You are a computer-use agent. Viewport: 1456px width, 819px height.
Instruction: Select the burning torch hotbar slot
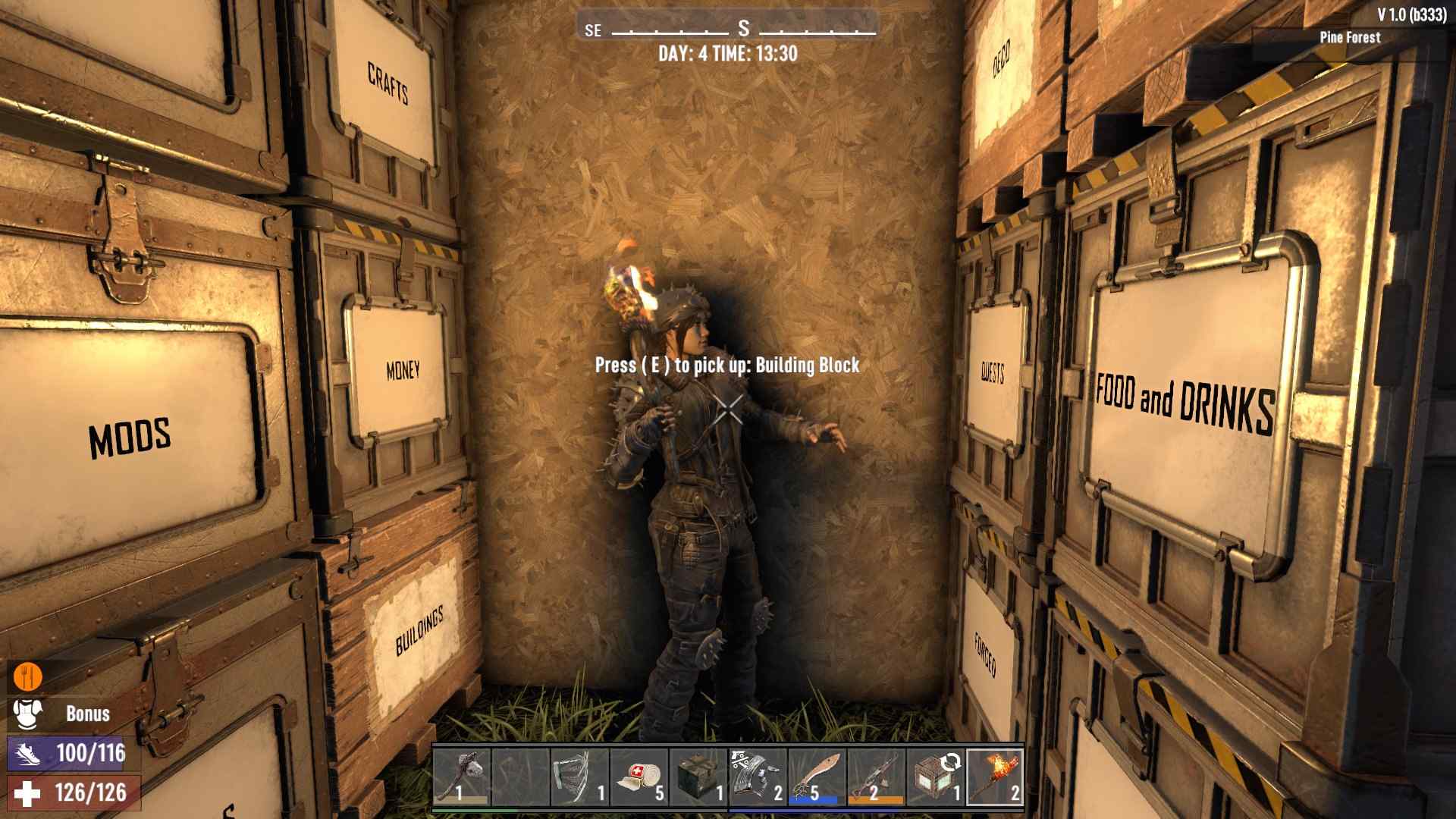coord(995,776)
